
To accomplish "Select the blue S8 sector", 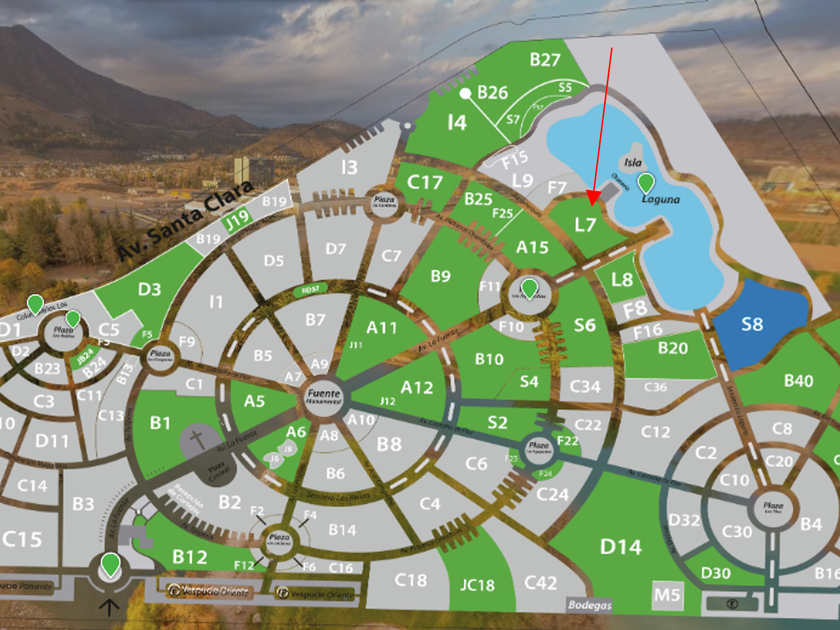I will (x=752, y=324).
